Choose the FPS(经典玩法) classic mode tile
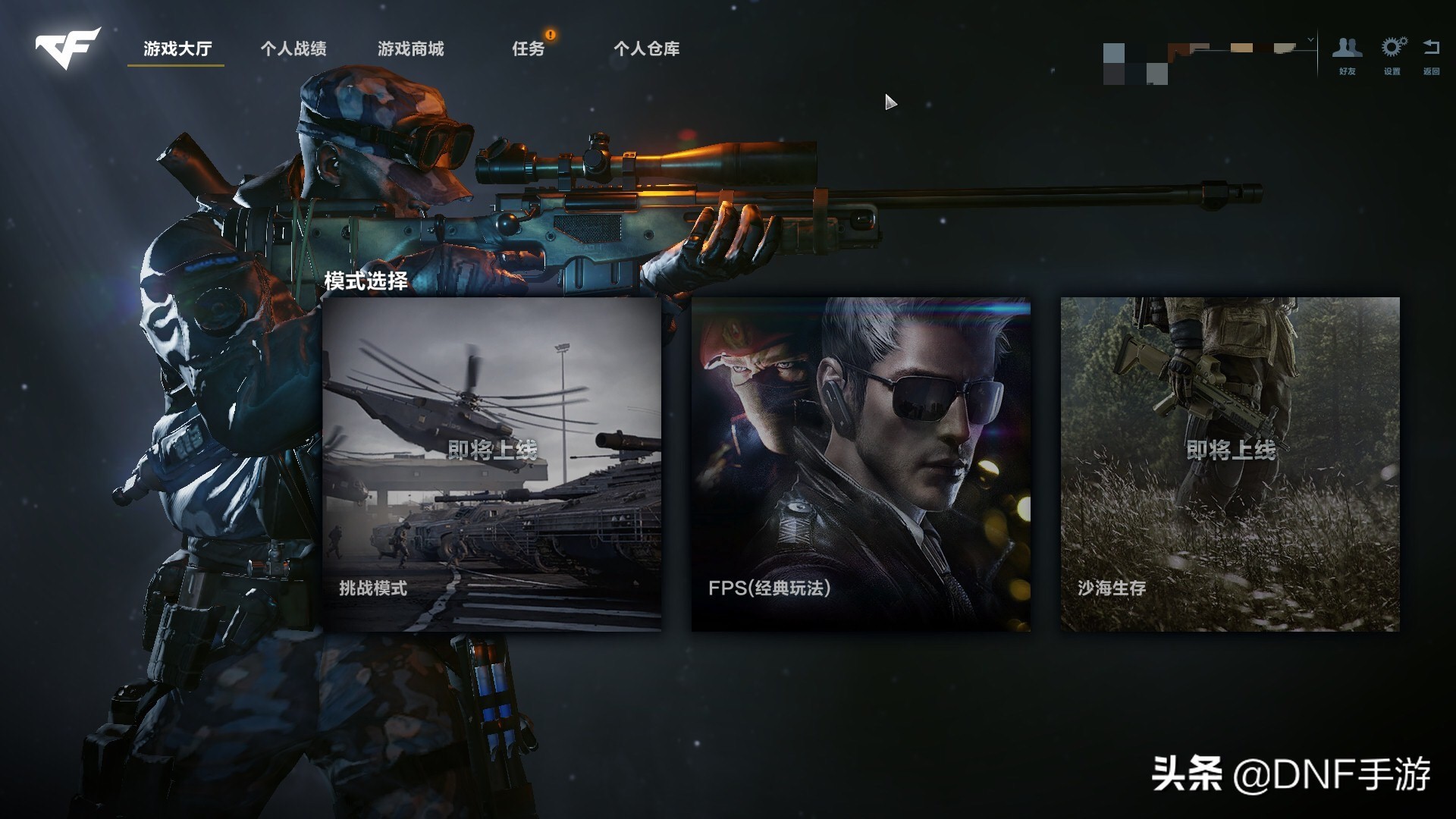1456x819 pixels. (x=861, y=464)
